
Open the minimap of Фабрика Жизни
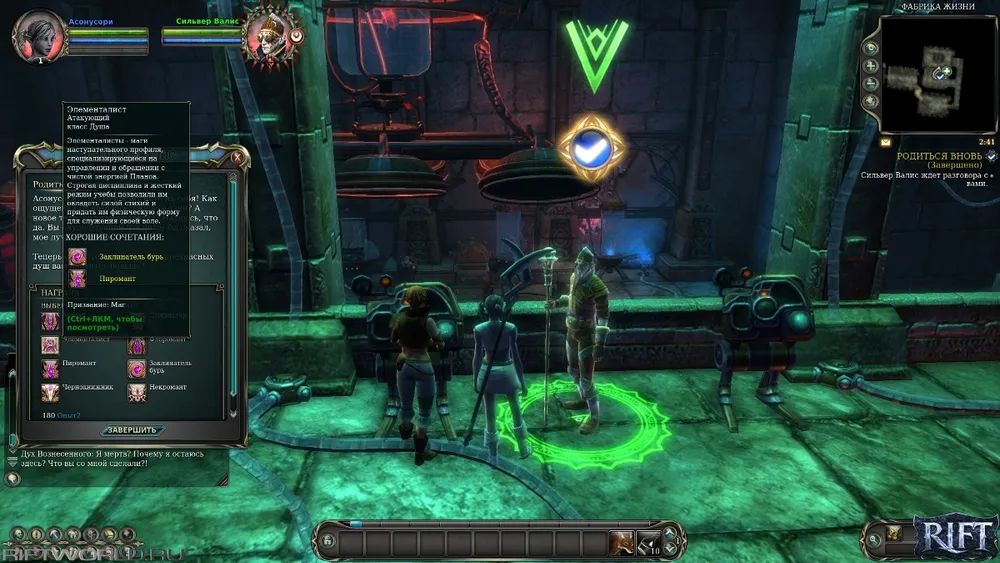(x=937, y=75)
